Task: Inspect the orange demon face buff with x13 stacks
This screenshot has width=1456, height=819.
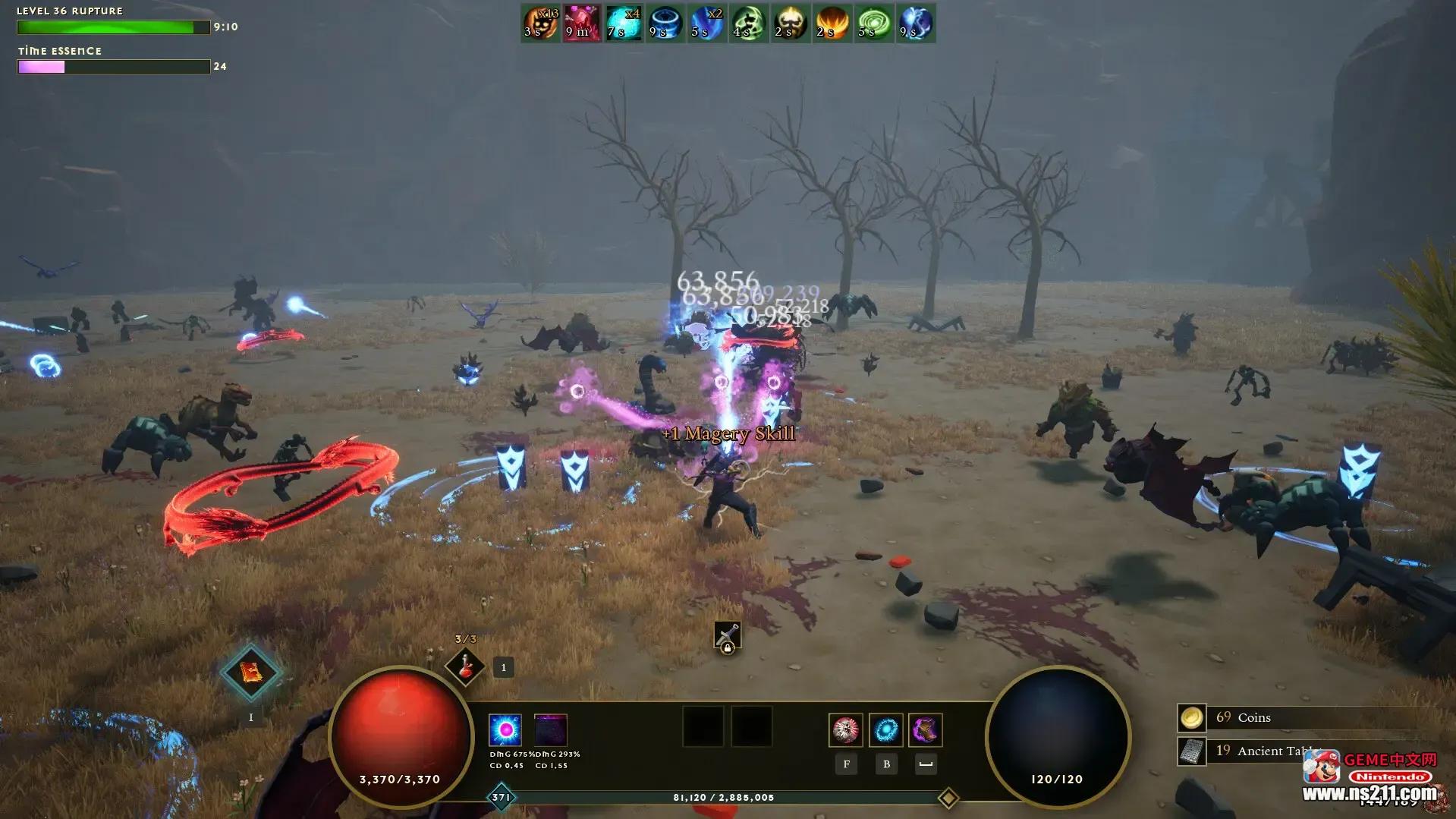Action: [x=541, y=24]
